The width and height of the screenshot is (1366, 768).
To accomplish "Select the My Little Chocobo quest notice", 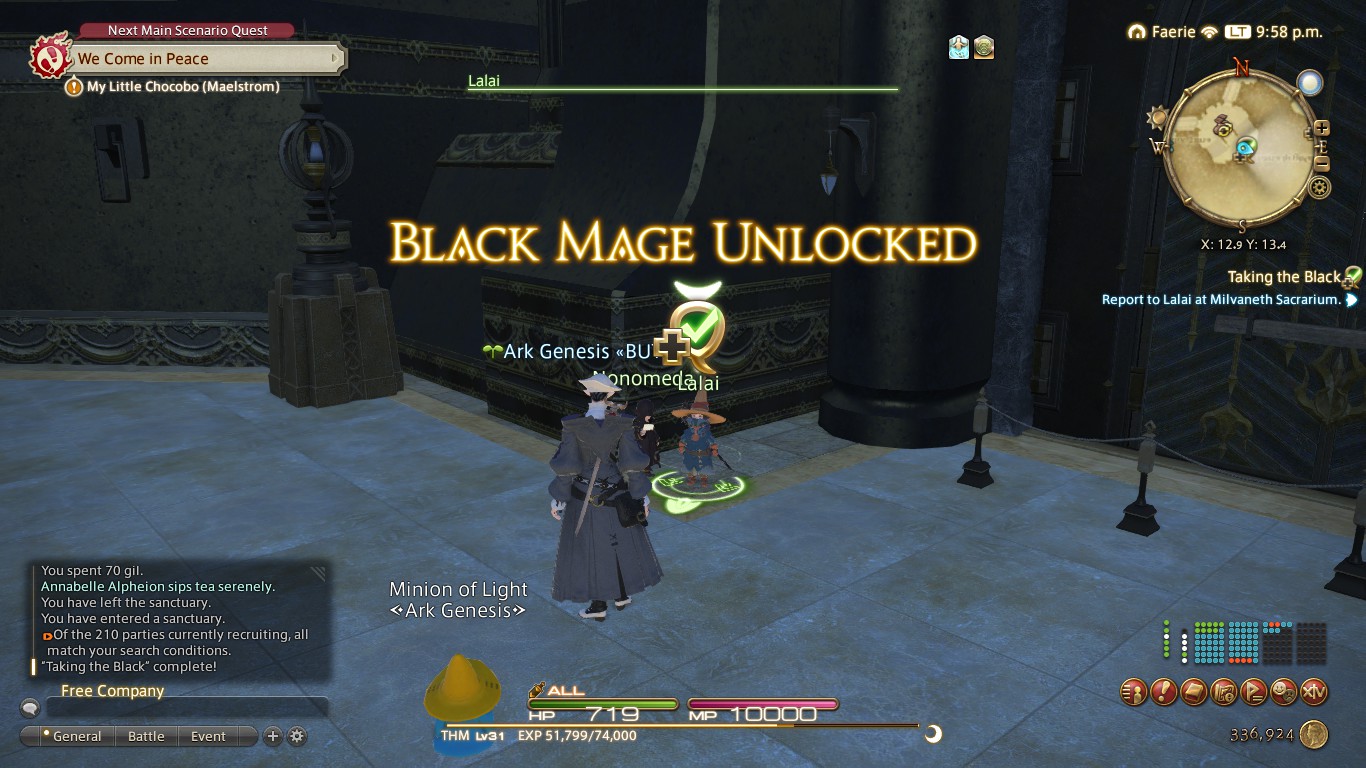I will tap(182, 87).
